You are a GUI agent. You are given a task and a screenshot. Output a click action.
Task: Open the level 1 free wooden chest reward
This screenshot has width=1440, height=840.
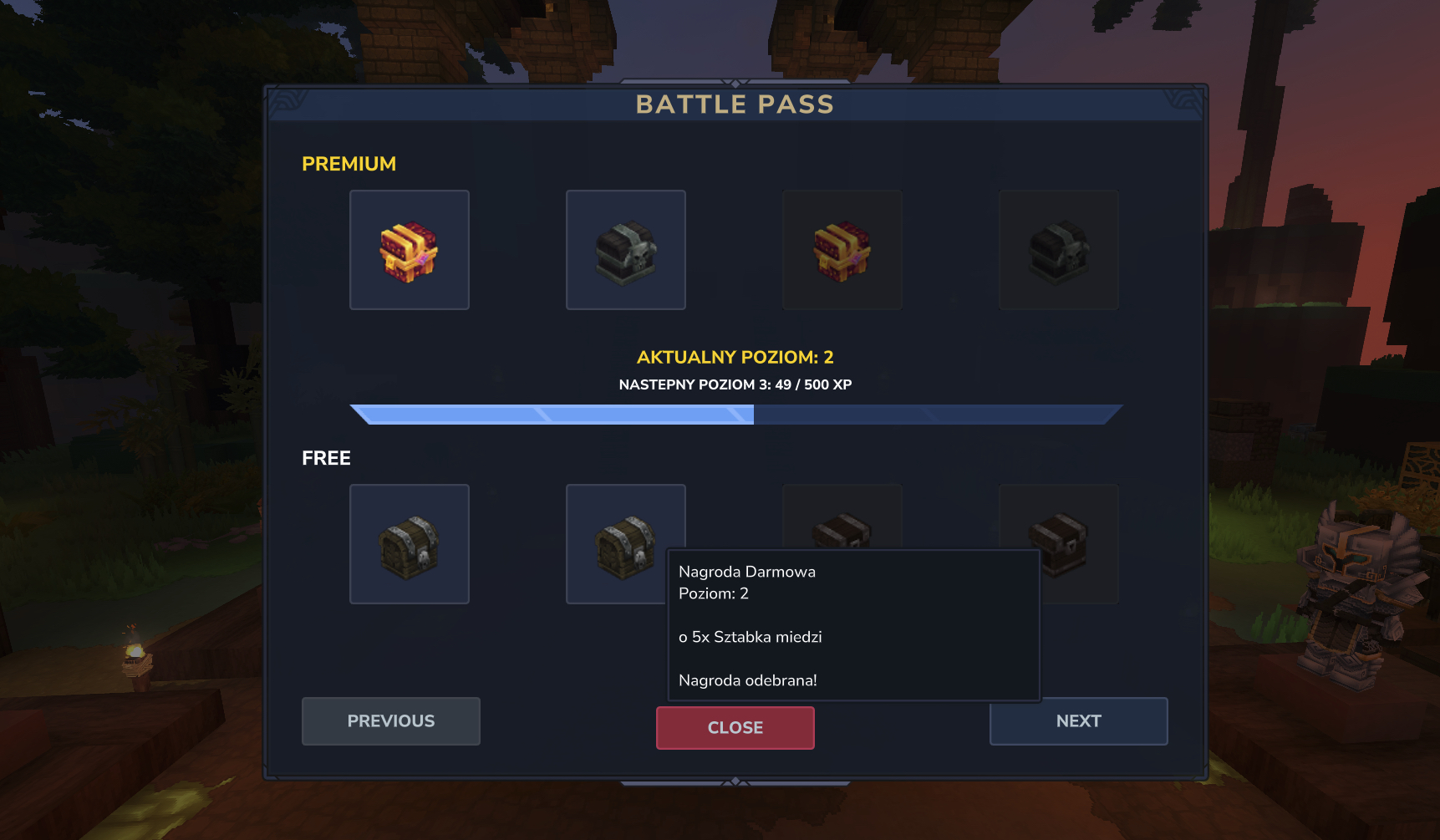click(409, 544)
